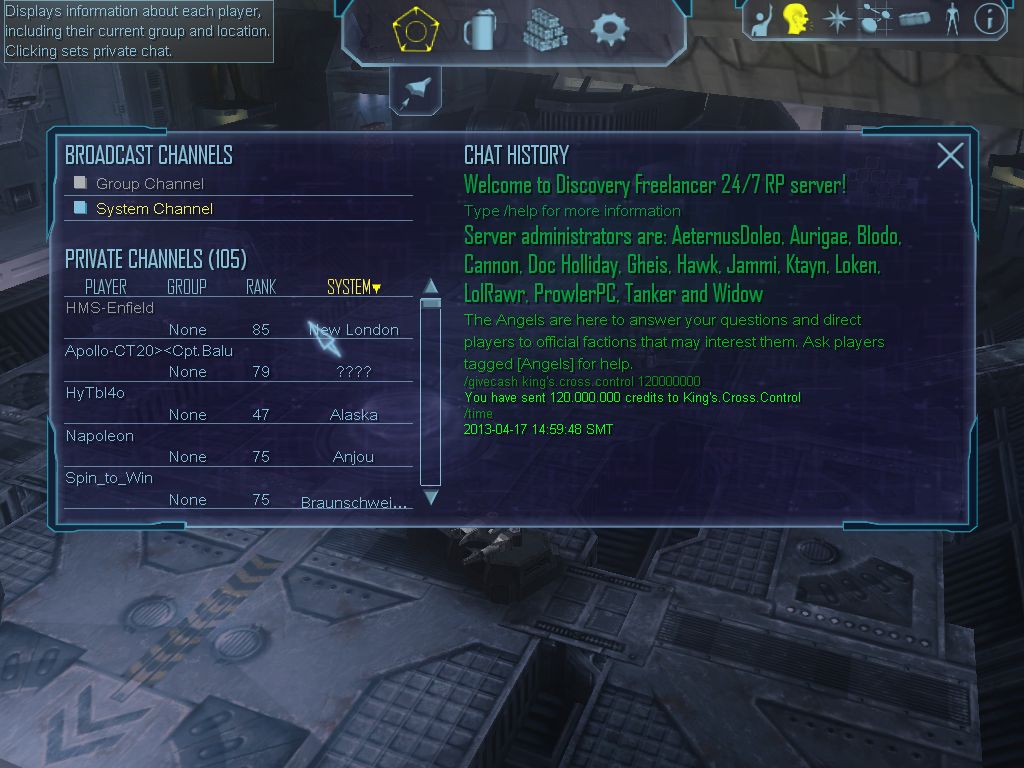The width and height of the screenshot is (1024, 768).
Task: Sort the player list by Rank column
Action: pos(261,287)
